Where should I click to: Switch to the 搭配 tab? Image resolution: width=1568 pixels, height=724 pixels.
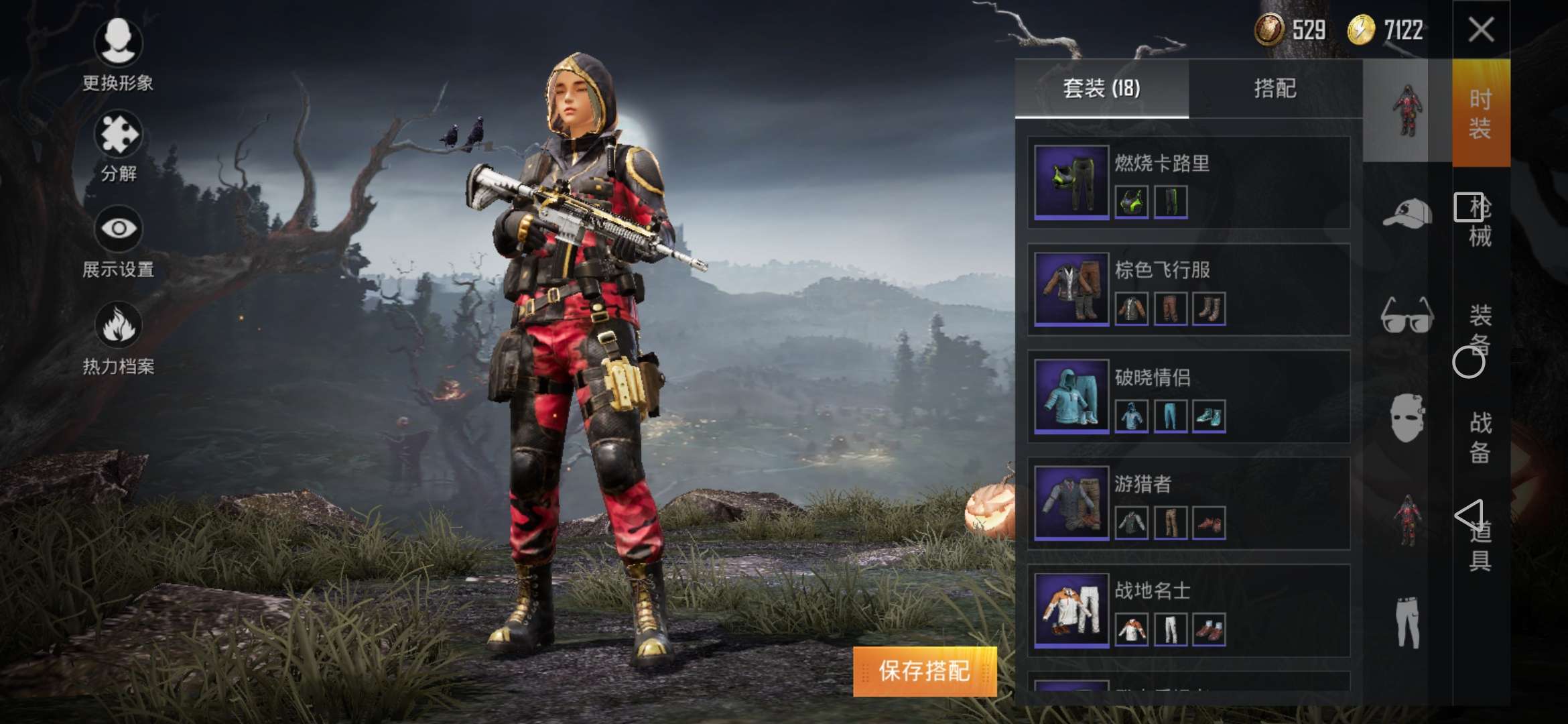1275,88
